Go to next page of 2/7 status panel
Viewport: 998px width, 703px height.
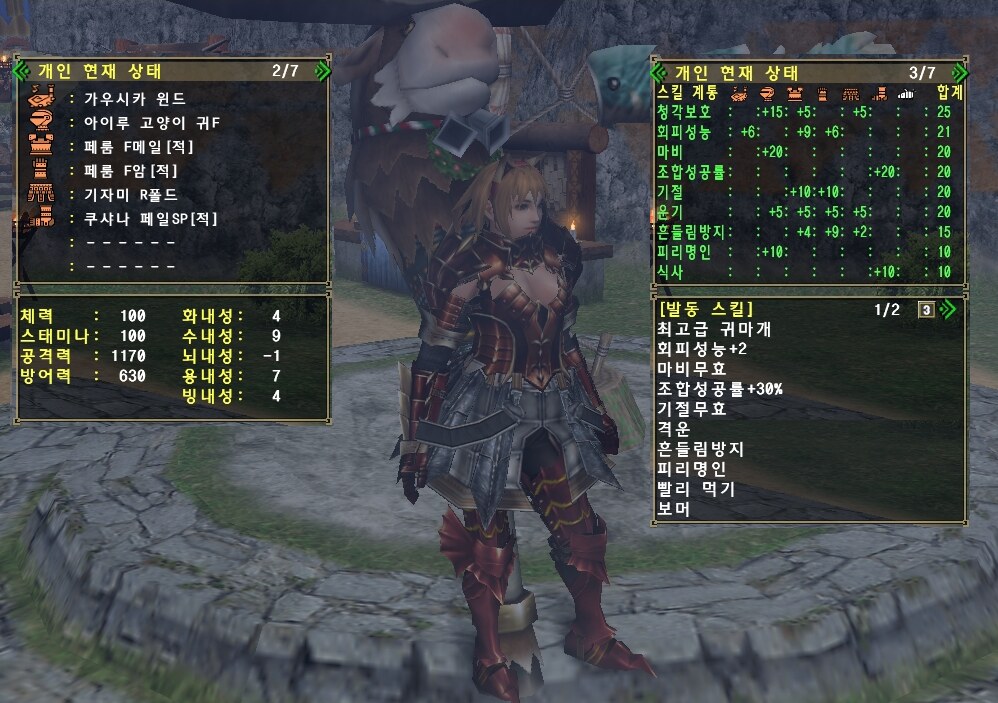[321, 71]
